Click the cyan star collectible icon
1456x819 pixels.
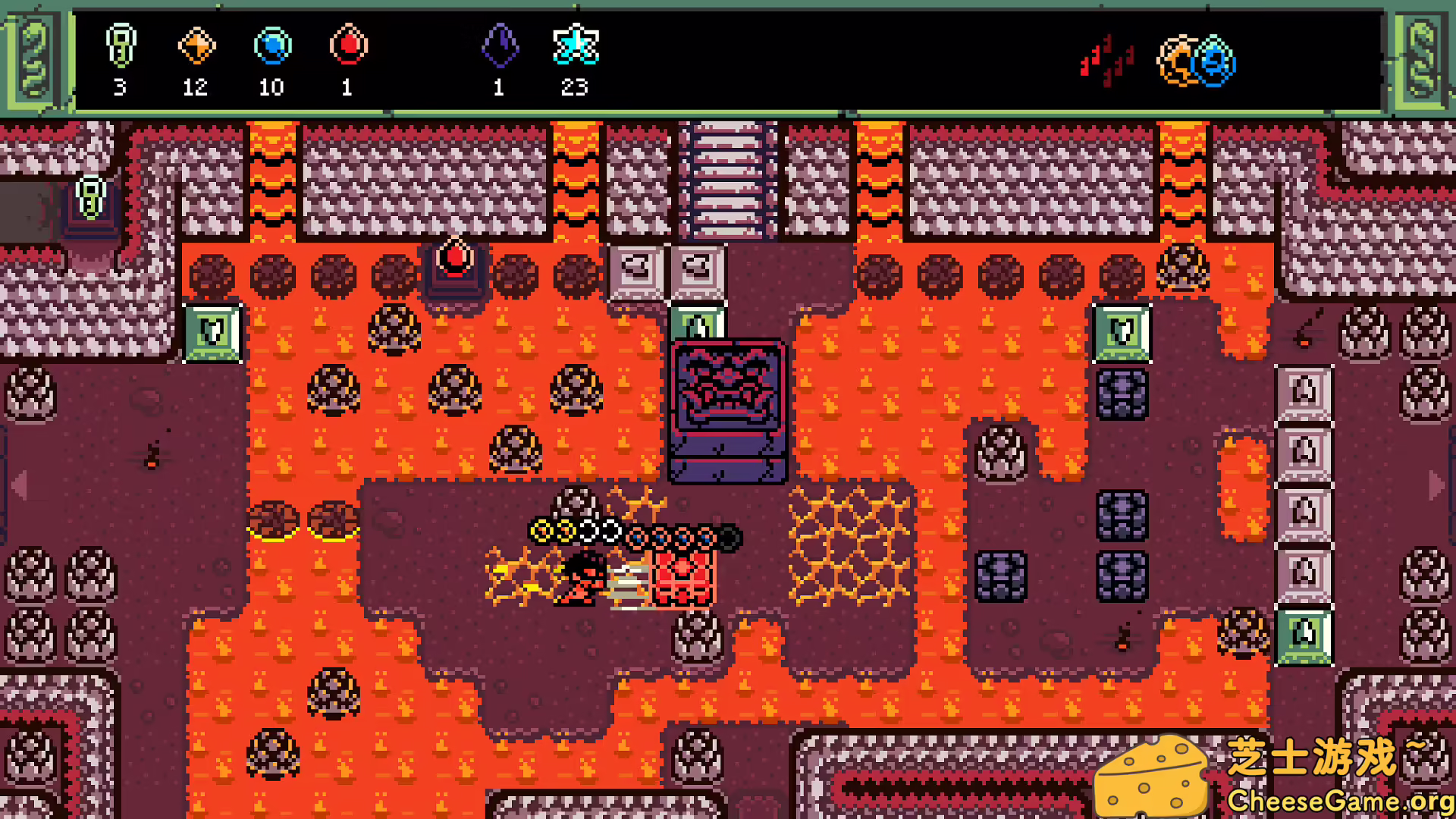click(x=576, y=45)
